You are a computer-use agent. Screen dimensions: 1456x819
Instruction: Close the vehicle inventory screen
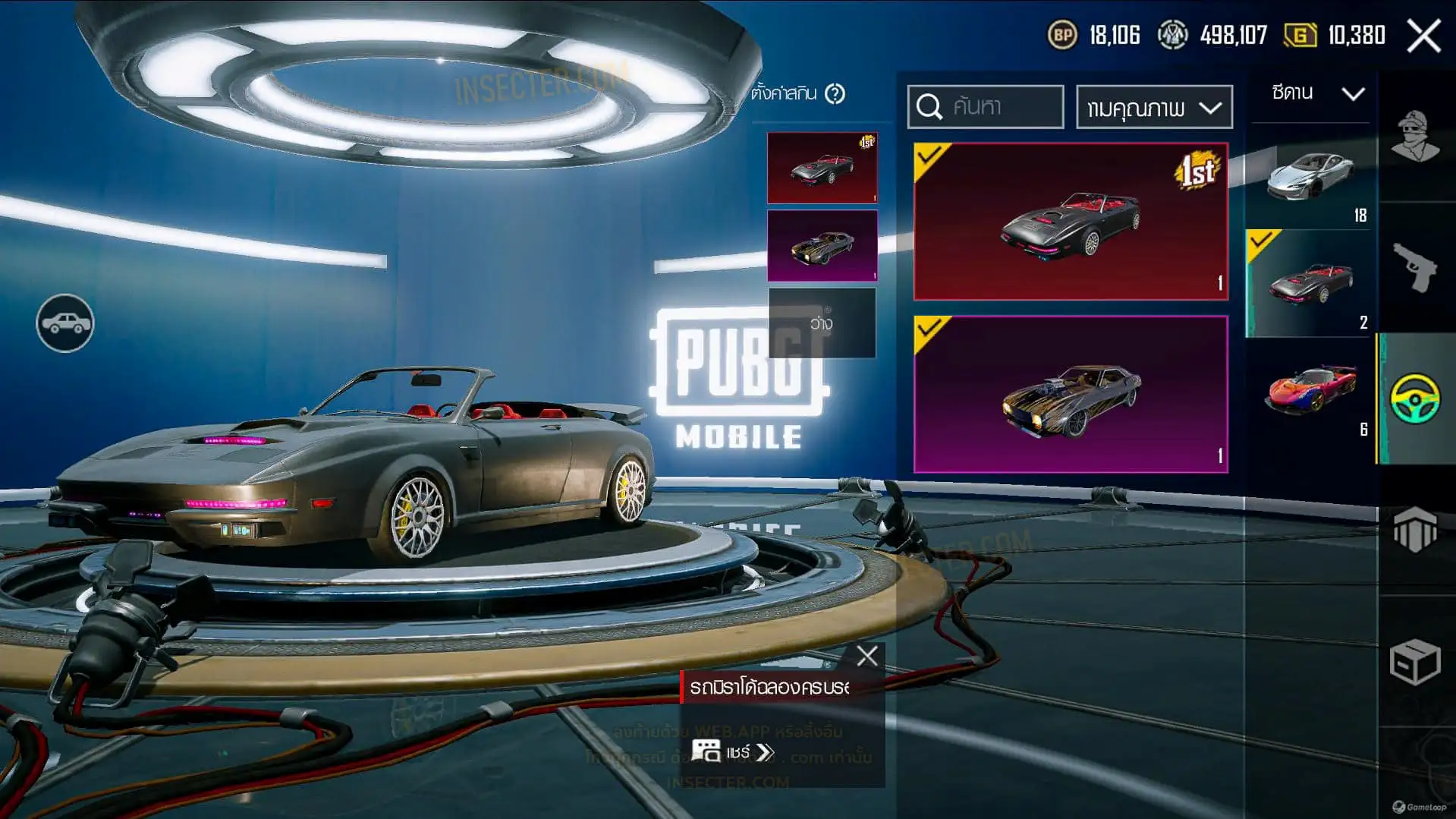point(1423,36)
